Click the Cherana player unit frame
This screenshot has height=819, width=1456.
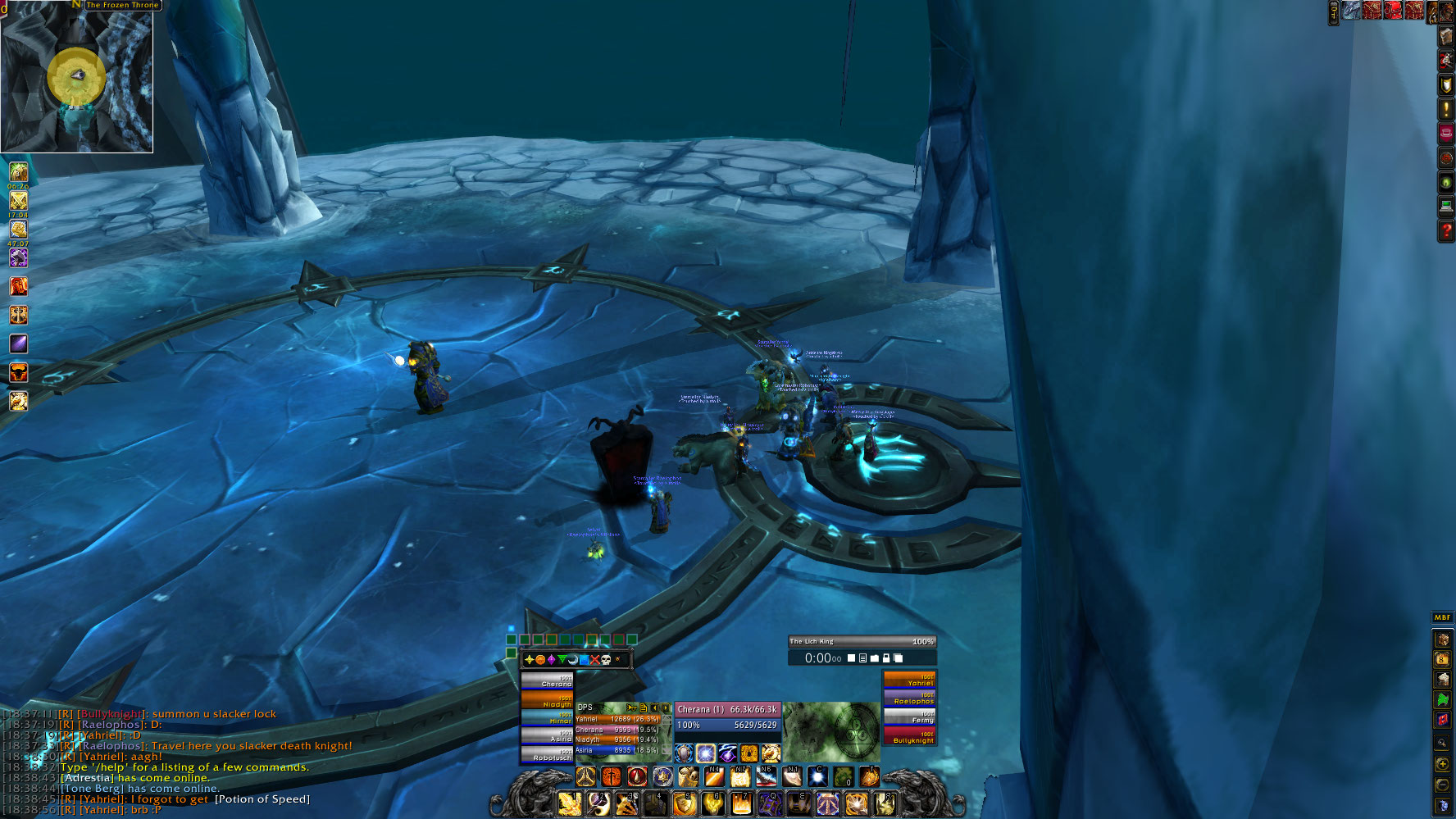point(727,717)
